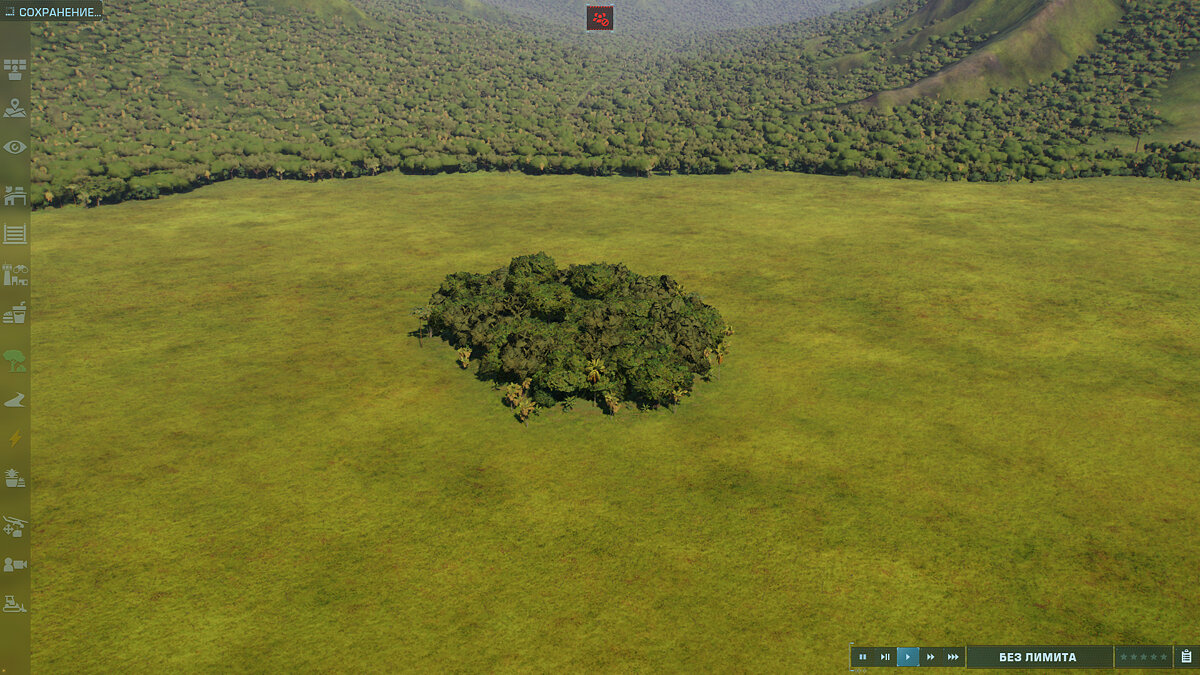Toggle the eye view modes icon
The width and height of the screenshot is (1200, 675).
pyautogui.click(x=15, y=147)
